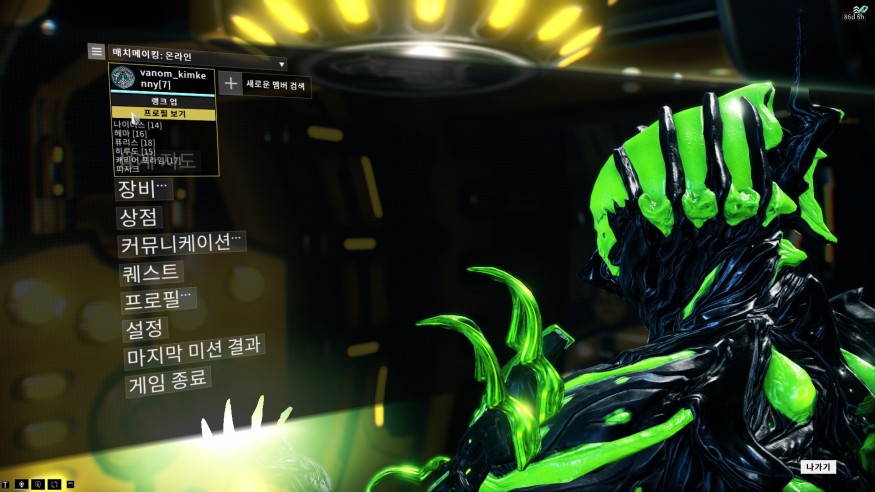Viewport: 875px width, 492px height.
Task: Open the 프로필 menu entry
Action: pyautogui.click(x=158, y=300)
